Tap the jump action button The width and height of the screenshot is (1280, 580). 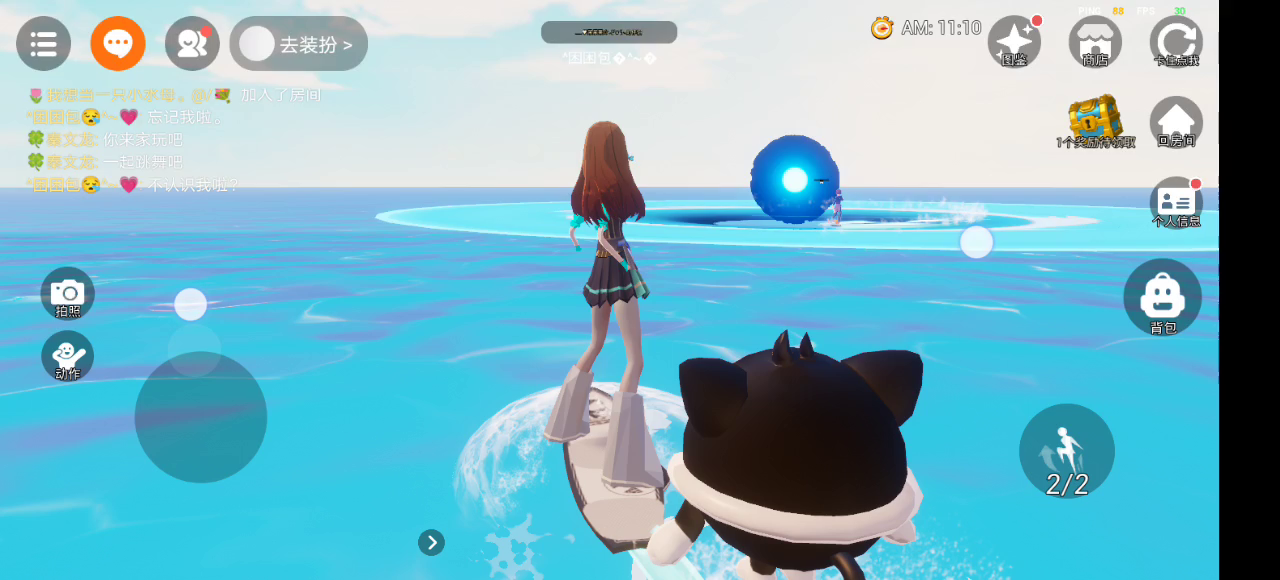pyautogui.click(x=1066, y=451)
